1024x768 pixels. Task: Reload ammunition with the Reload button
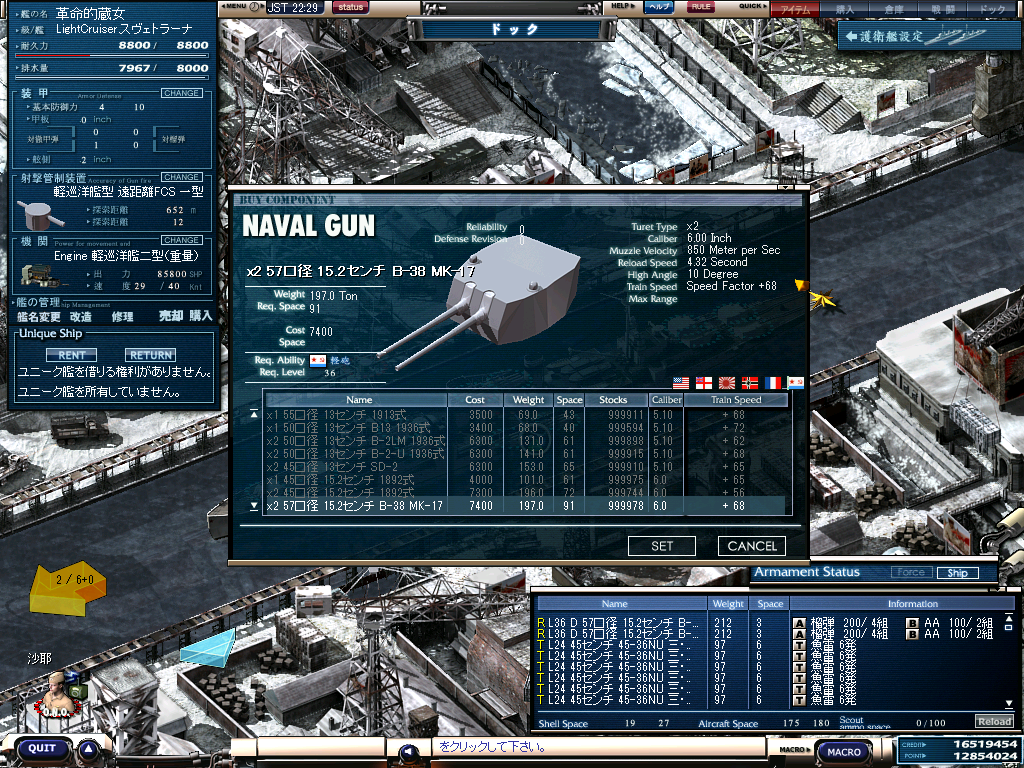[x=993, y=721]
